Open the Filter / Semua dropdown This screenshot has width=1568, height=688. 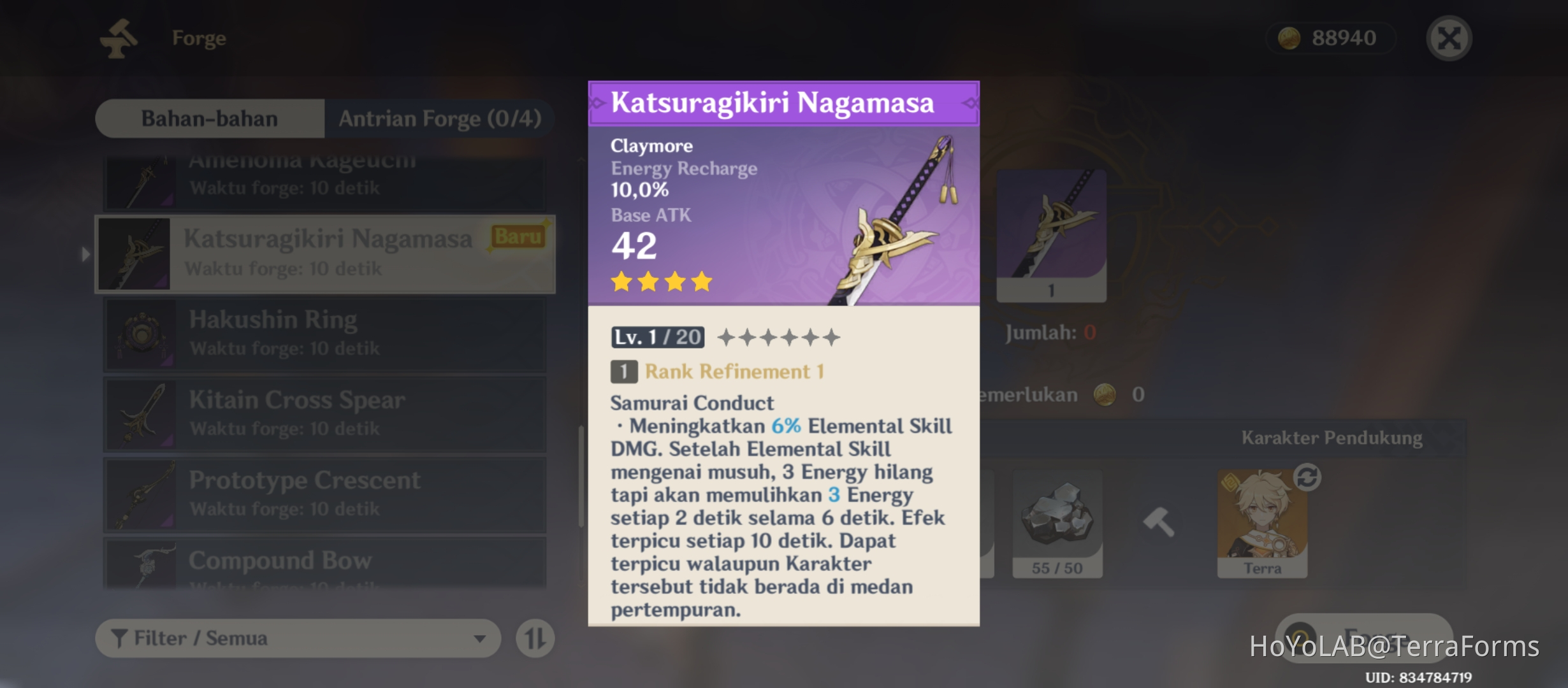pos(296,638)
